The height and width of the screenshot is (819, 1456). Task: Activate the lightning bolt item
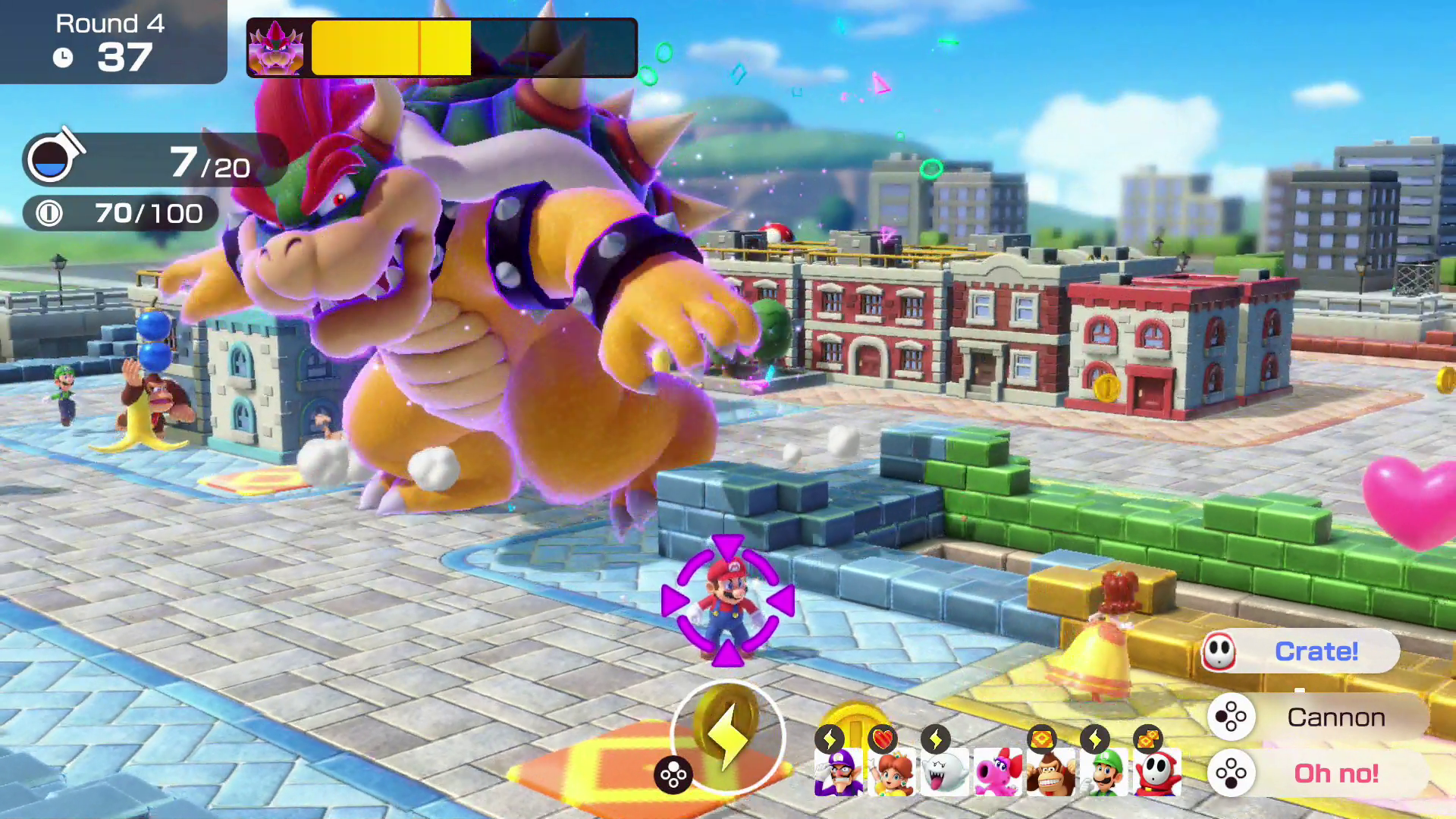tap(726, 737)
